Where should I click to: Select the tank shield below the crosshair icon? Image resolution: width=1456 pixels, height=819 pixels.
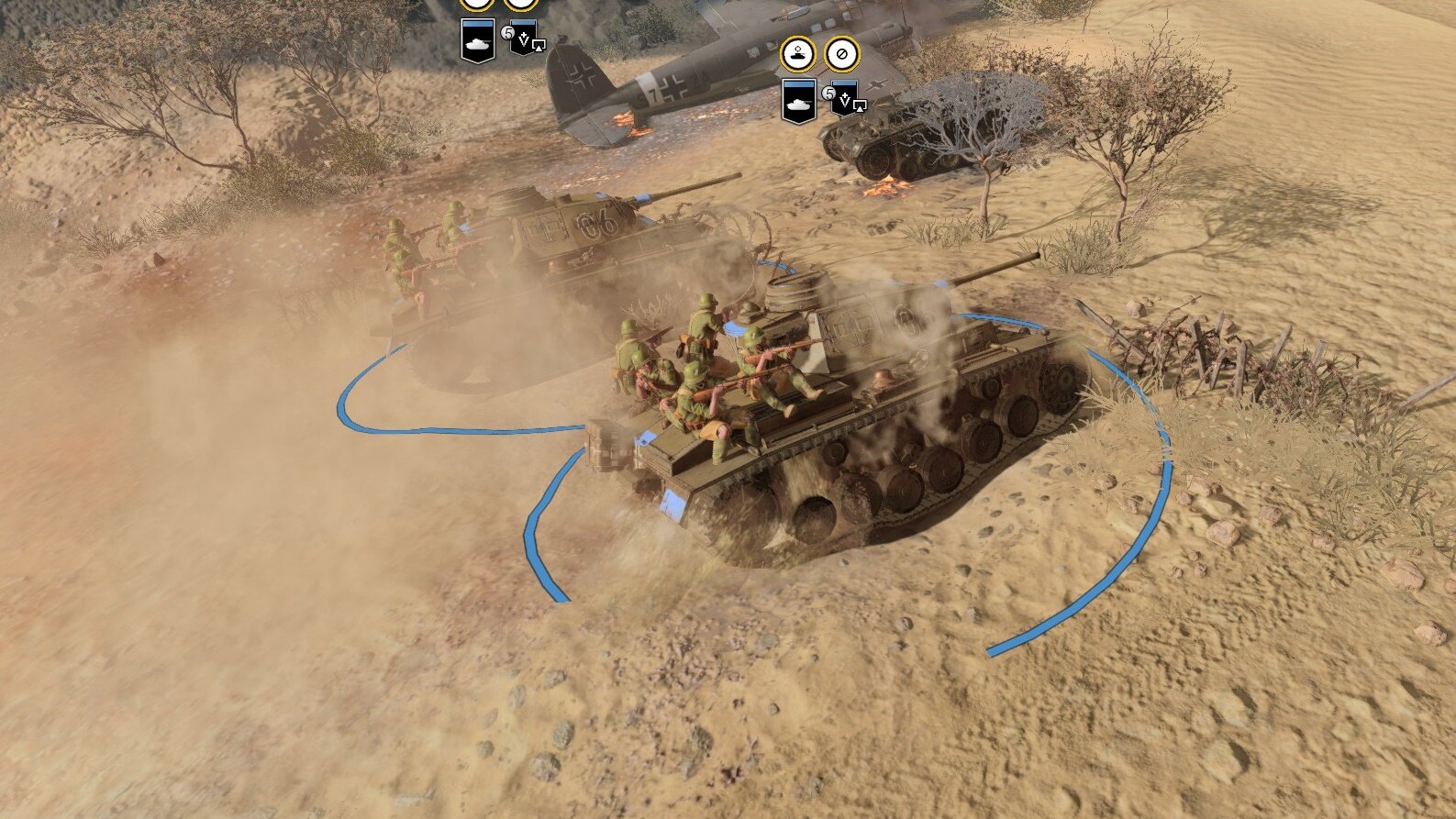pos(799,100)
